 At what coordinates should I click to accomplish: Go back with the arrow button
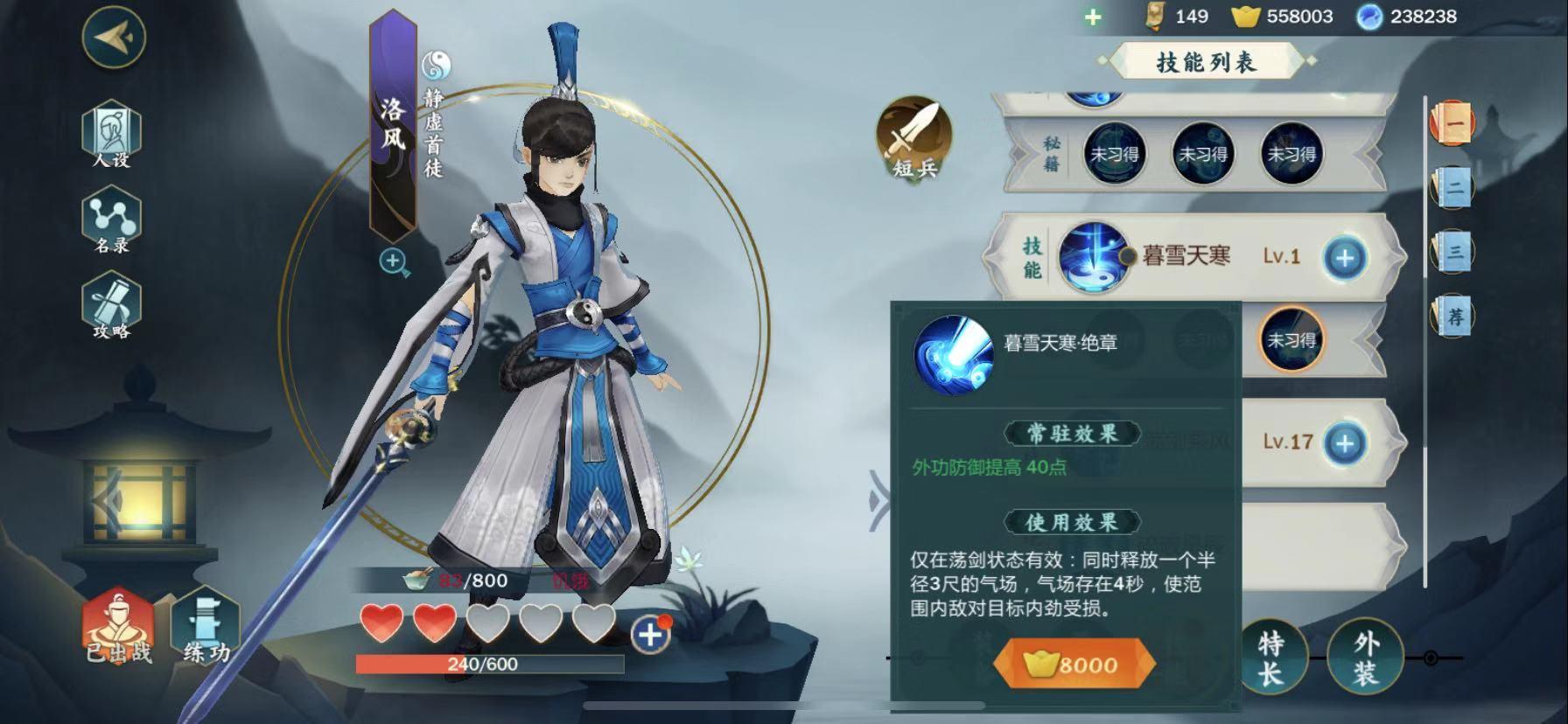click(113, 37)
